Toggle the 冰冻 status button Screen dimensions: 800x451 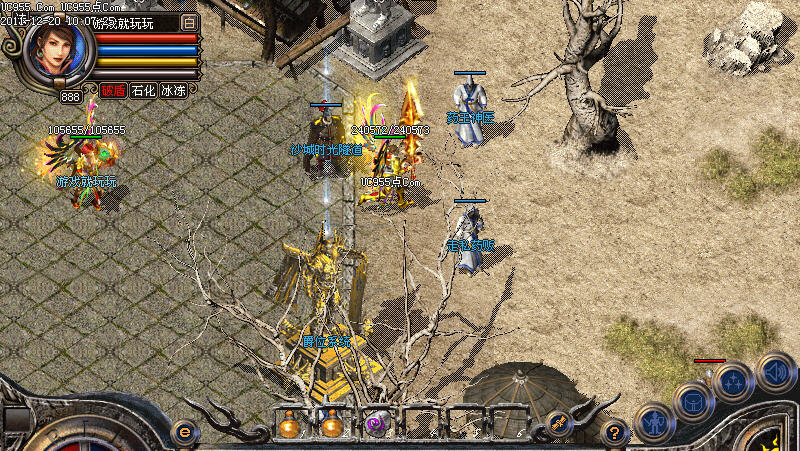click(x=173, y=90)
